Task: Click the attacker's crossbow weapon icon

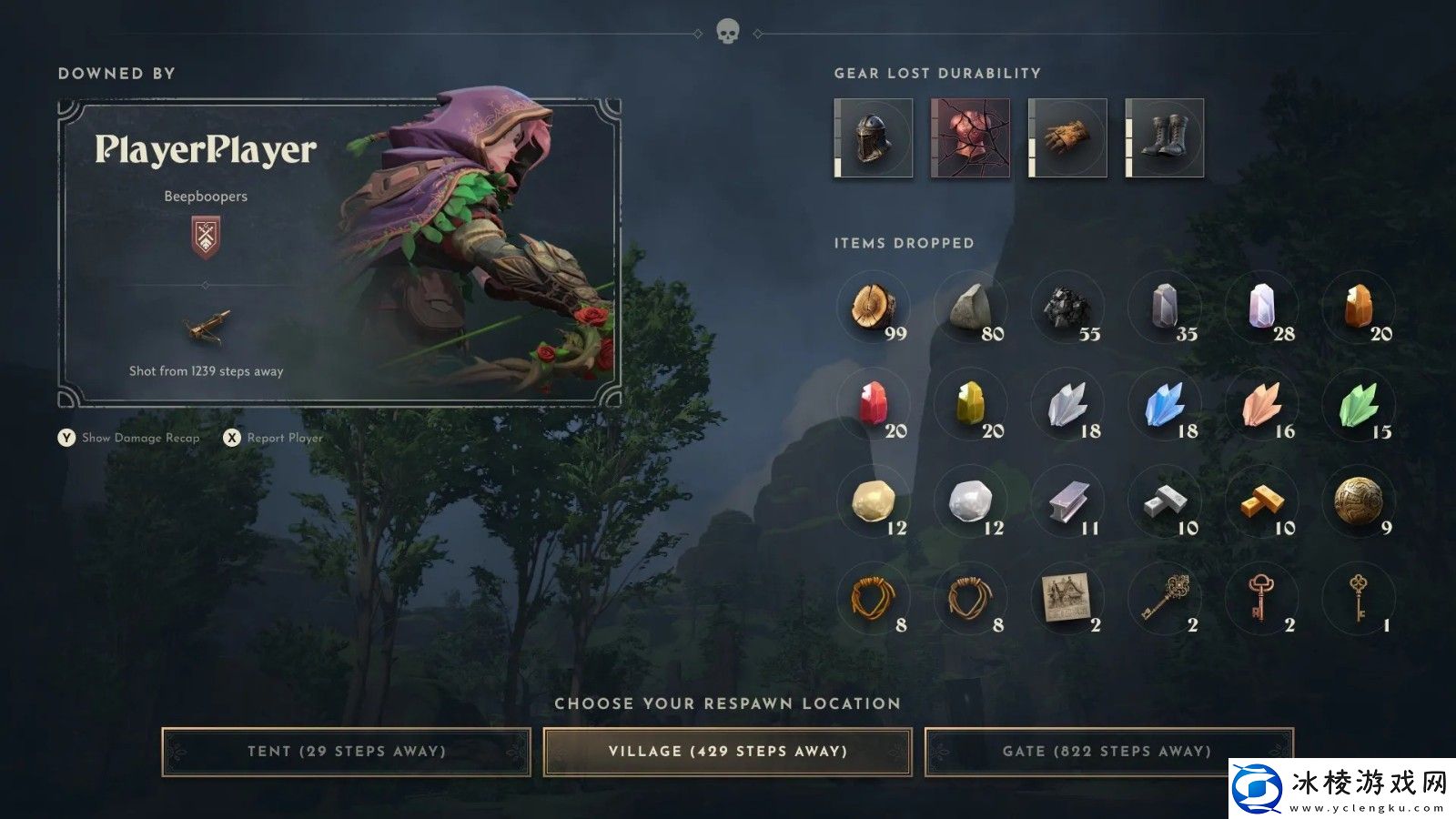Action: click(206, 328)
